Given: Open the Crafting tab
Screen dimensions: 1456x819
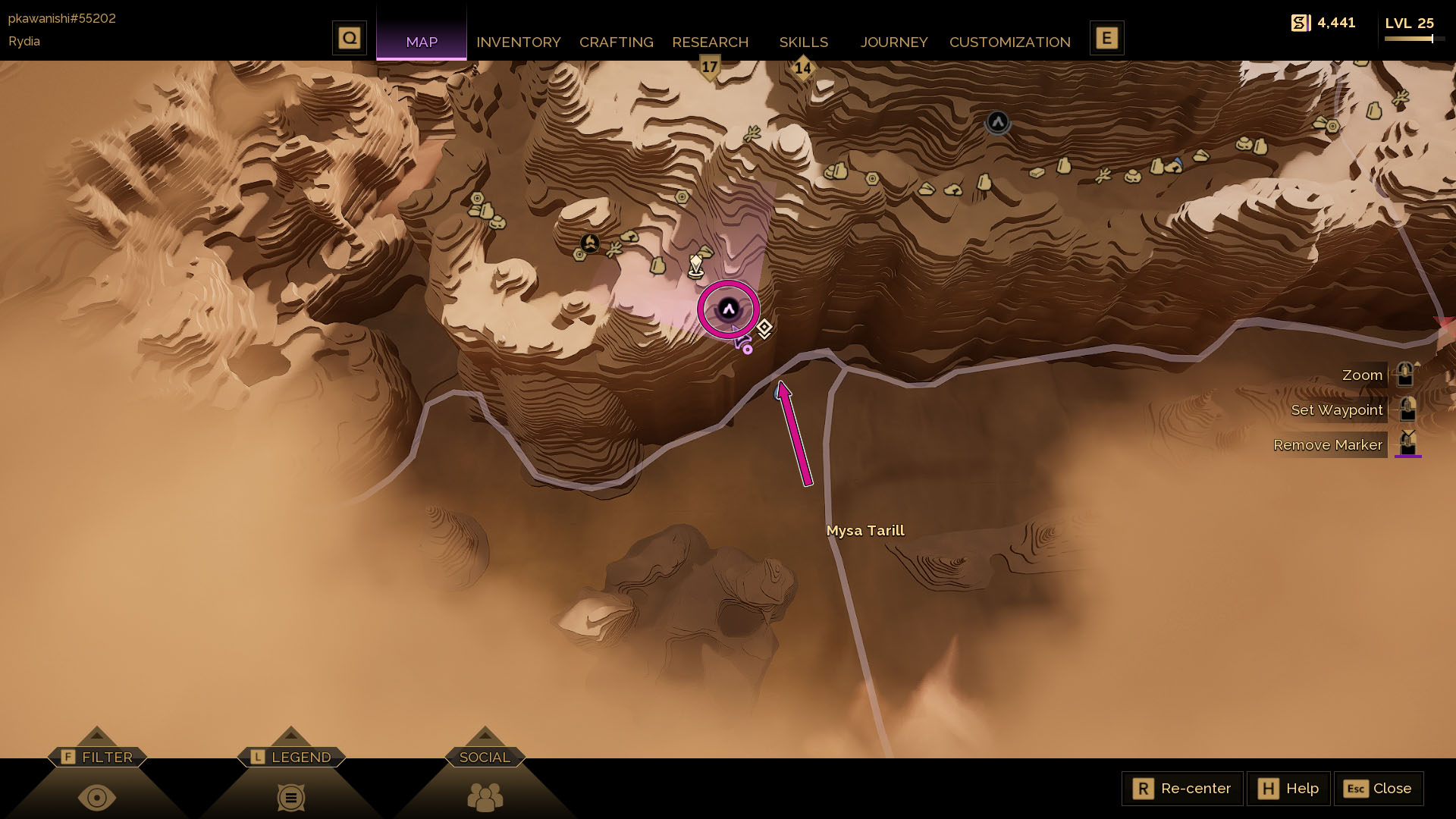Looking at the screenshot, I should click(x=616, y=42).
